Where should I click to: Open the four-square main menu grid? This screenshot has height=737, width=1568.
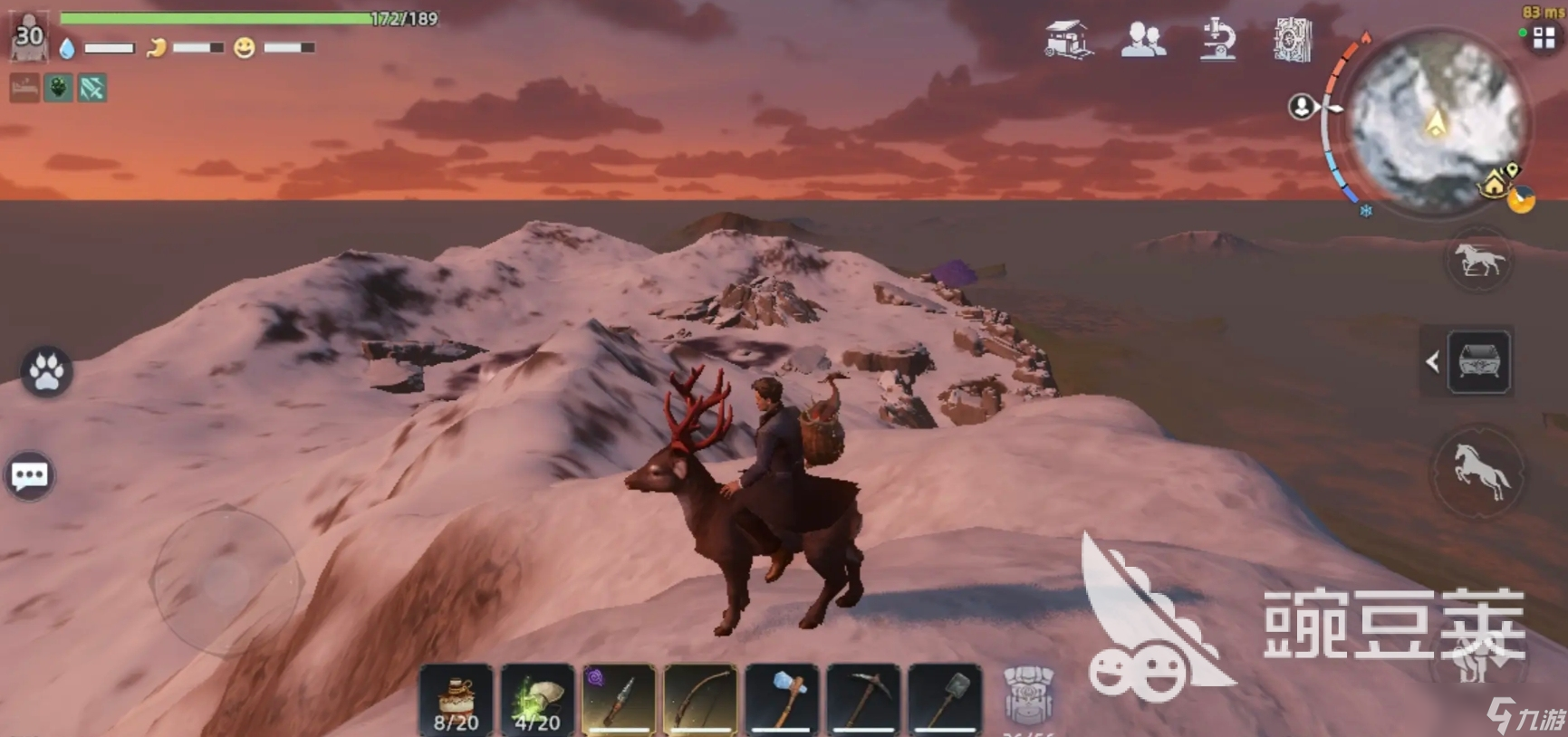1543,39
